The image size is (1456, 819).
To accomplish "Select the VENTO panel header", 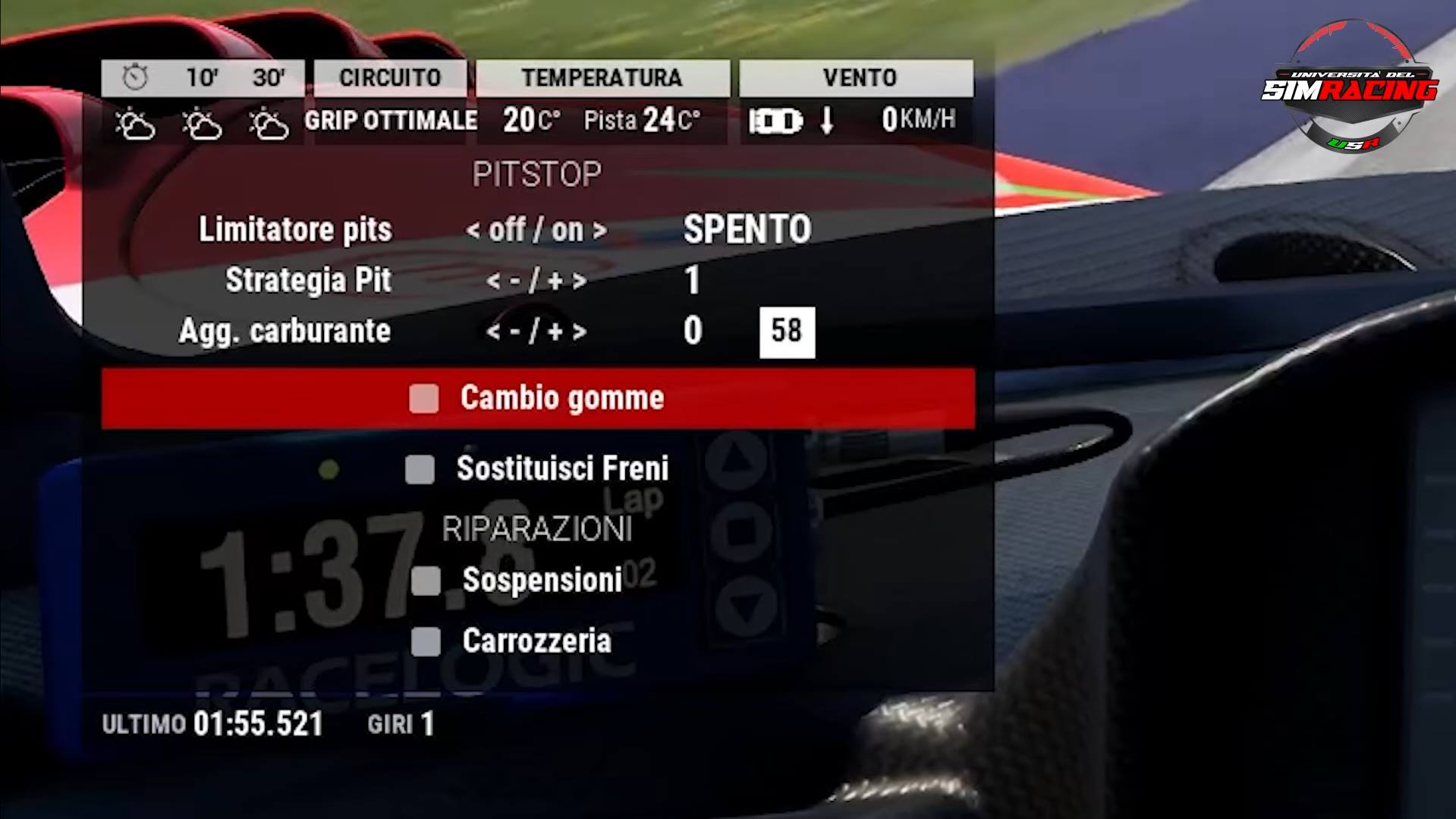I will [x=857, y=77].
